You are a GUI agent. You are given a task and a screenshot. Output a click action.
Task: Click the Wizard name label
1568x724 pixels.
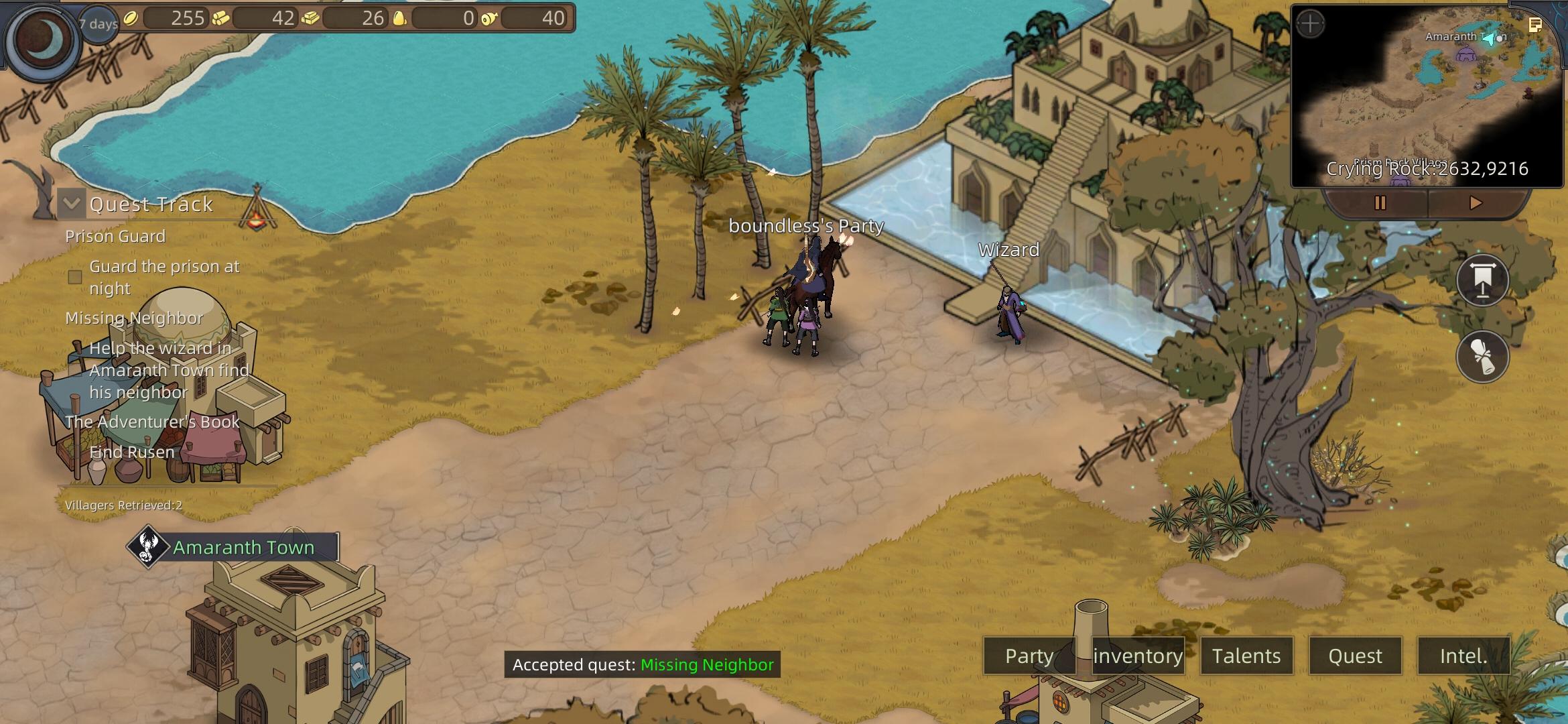1008,250
